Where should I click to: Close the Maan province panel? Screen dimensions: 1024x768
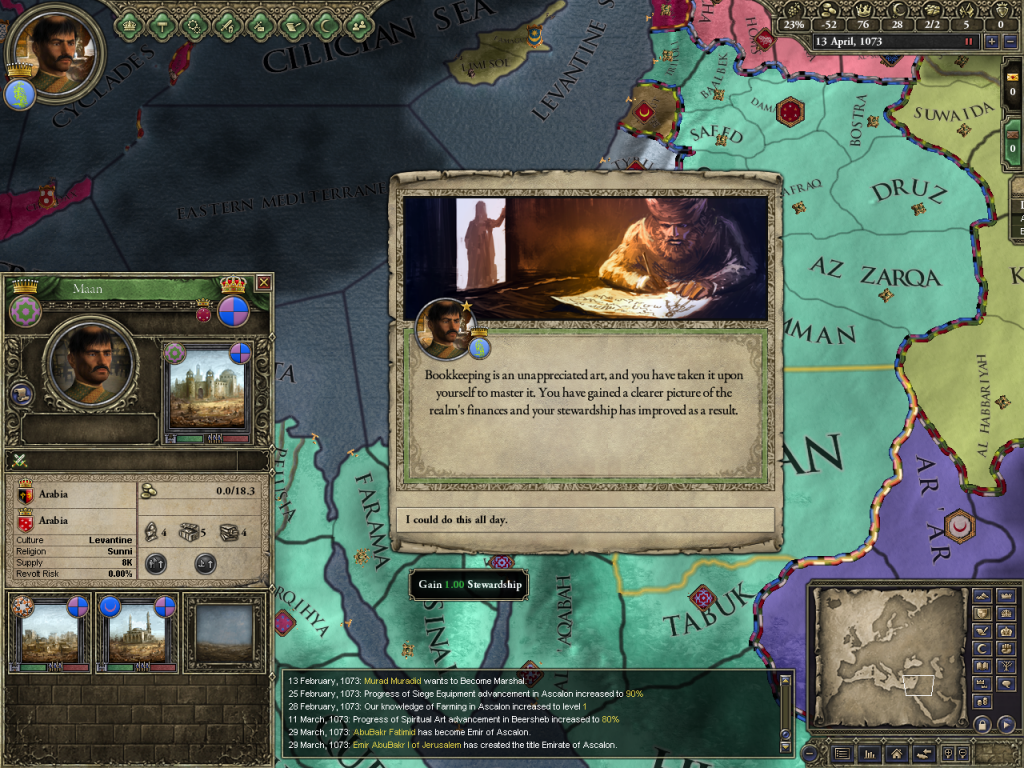(x=263, y=283)
